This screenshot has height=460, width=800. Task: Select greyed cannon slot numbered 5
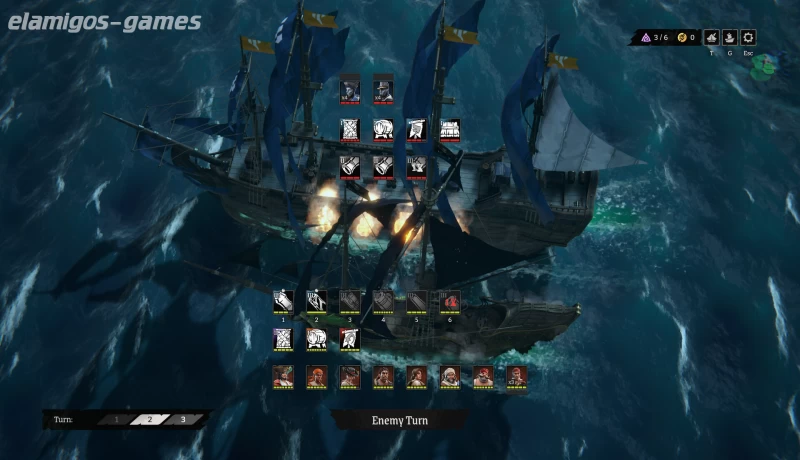click(416, 300)
